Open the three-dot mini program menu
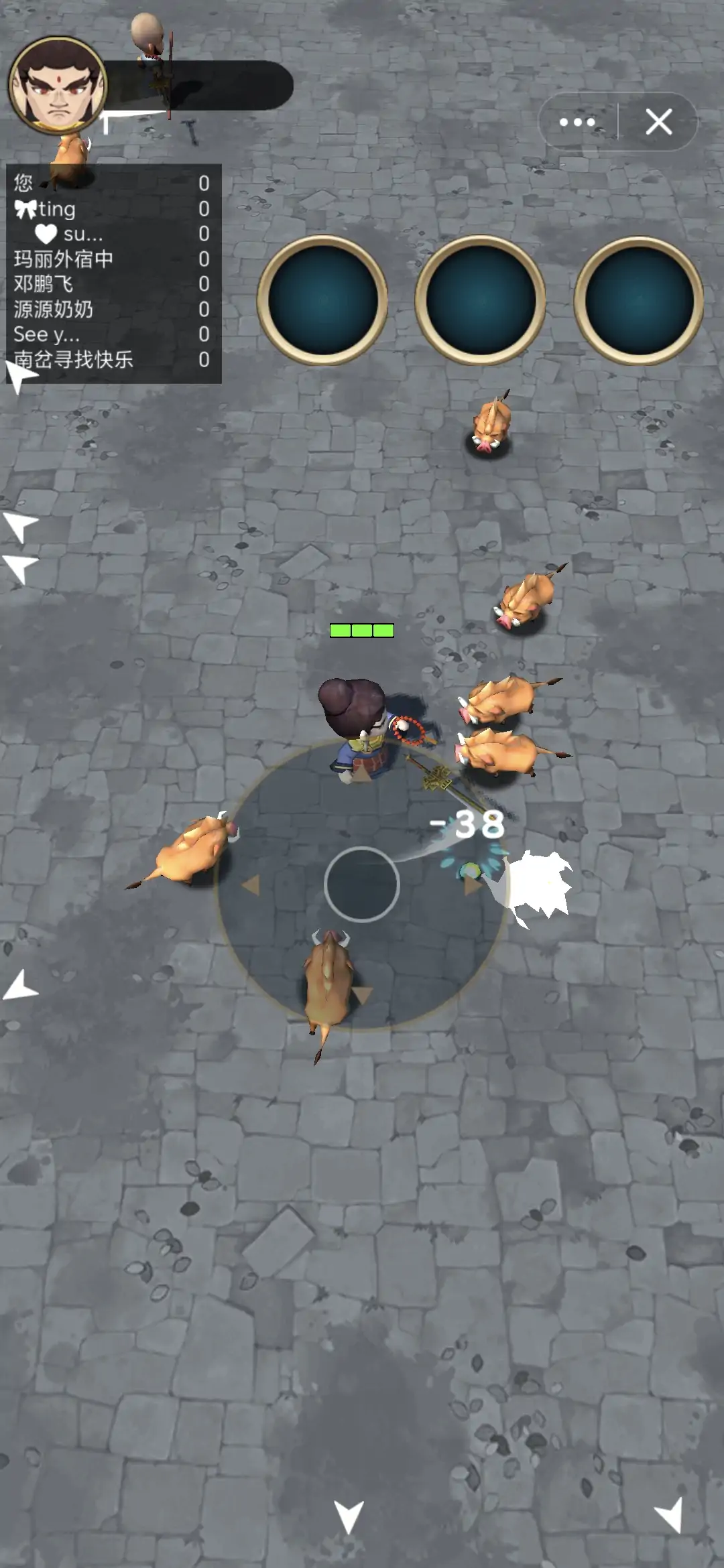The image size is (724, 1568). point(577,122)
